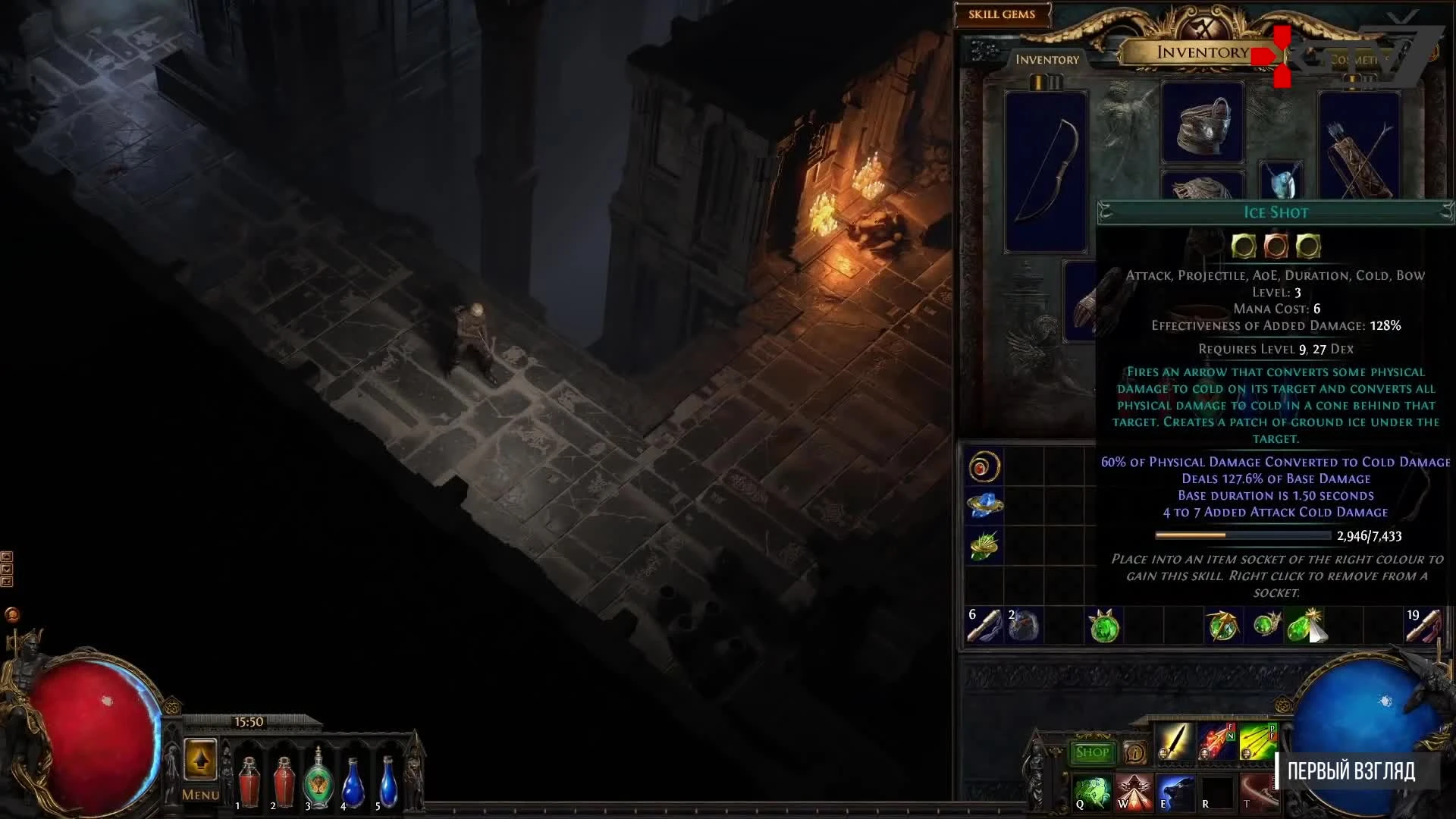The image size is (1456, 819).
Task: Click the info speech-bubble icon near Shop
Action: coord(1134,752)
